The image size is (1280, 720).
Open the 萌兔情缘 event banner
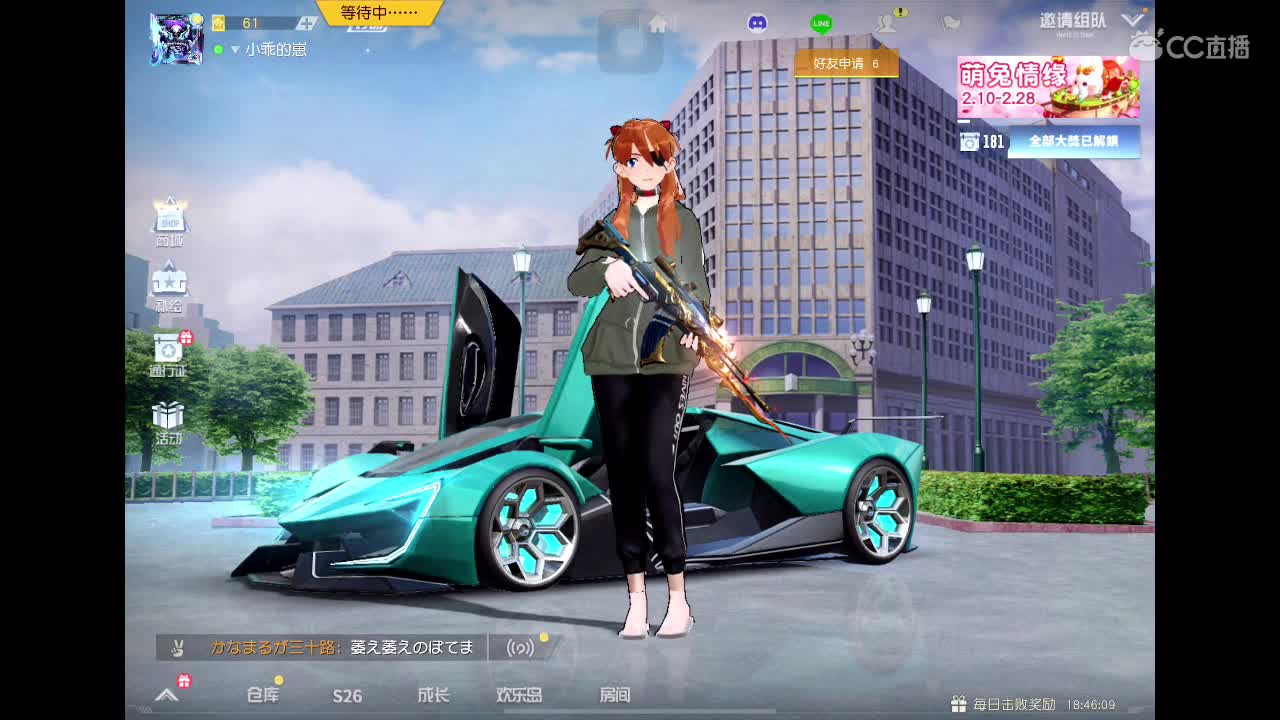pyautogui.click(x=1048, y=85)
